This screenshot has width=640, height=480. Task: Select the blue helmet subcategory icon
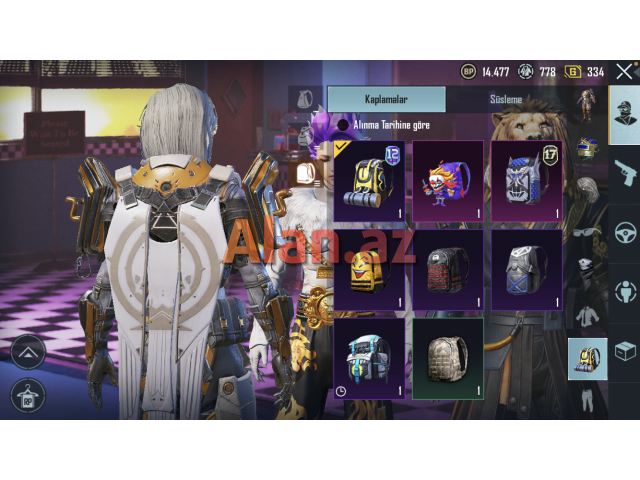tap(586, 150)
